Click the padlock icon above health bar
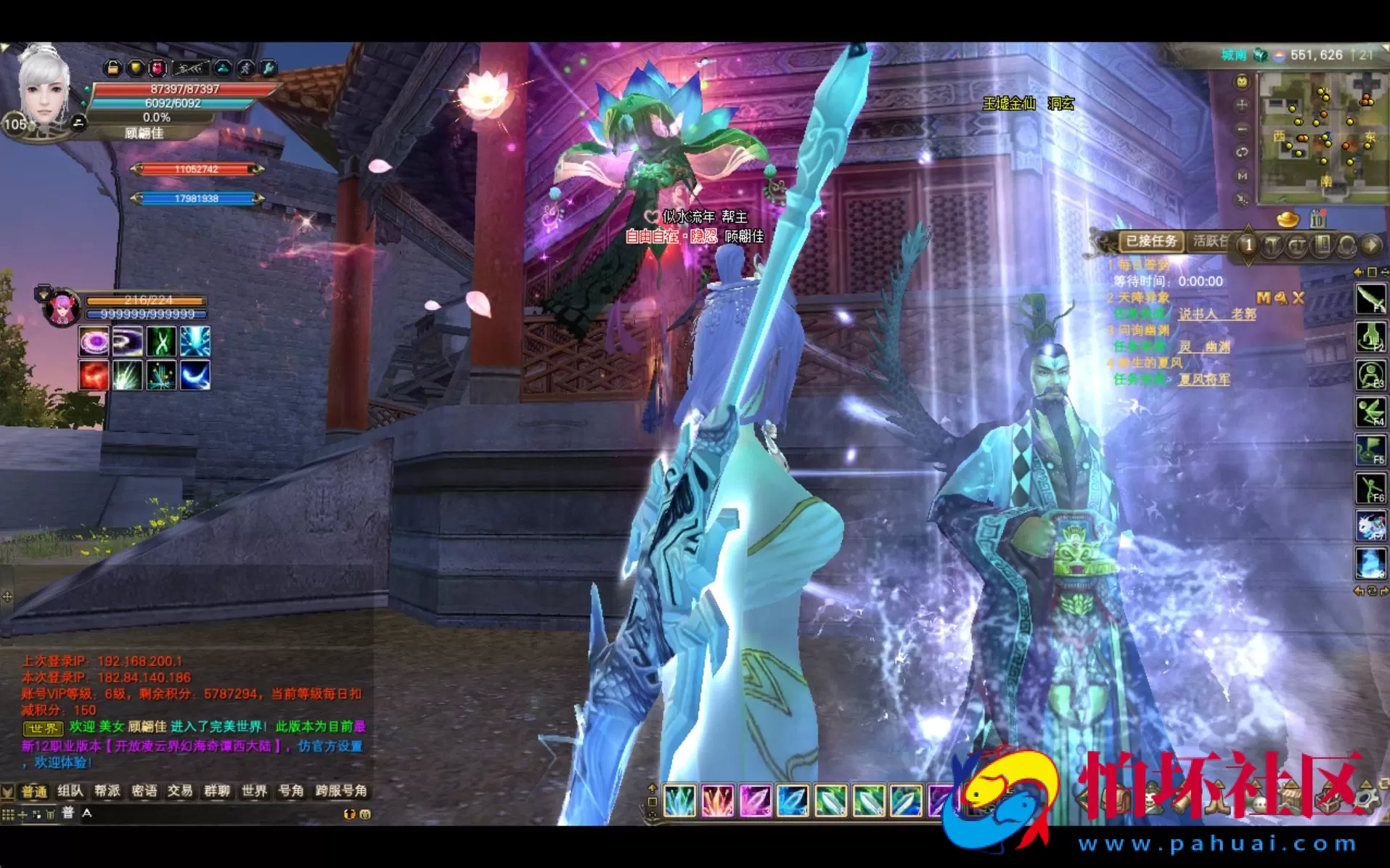The height and width of the screenshot is (868, 1390). point(113,68)
